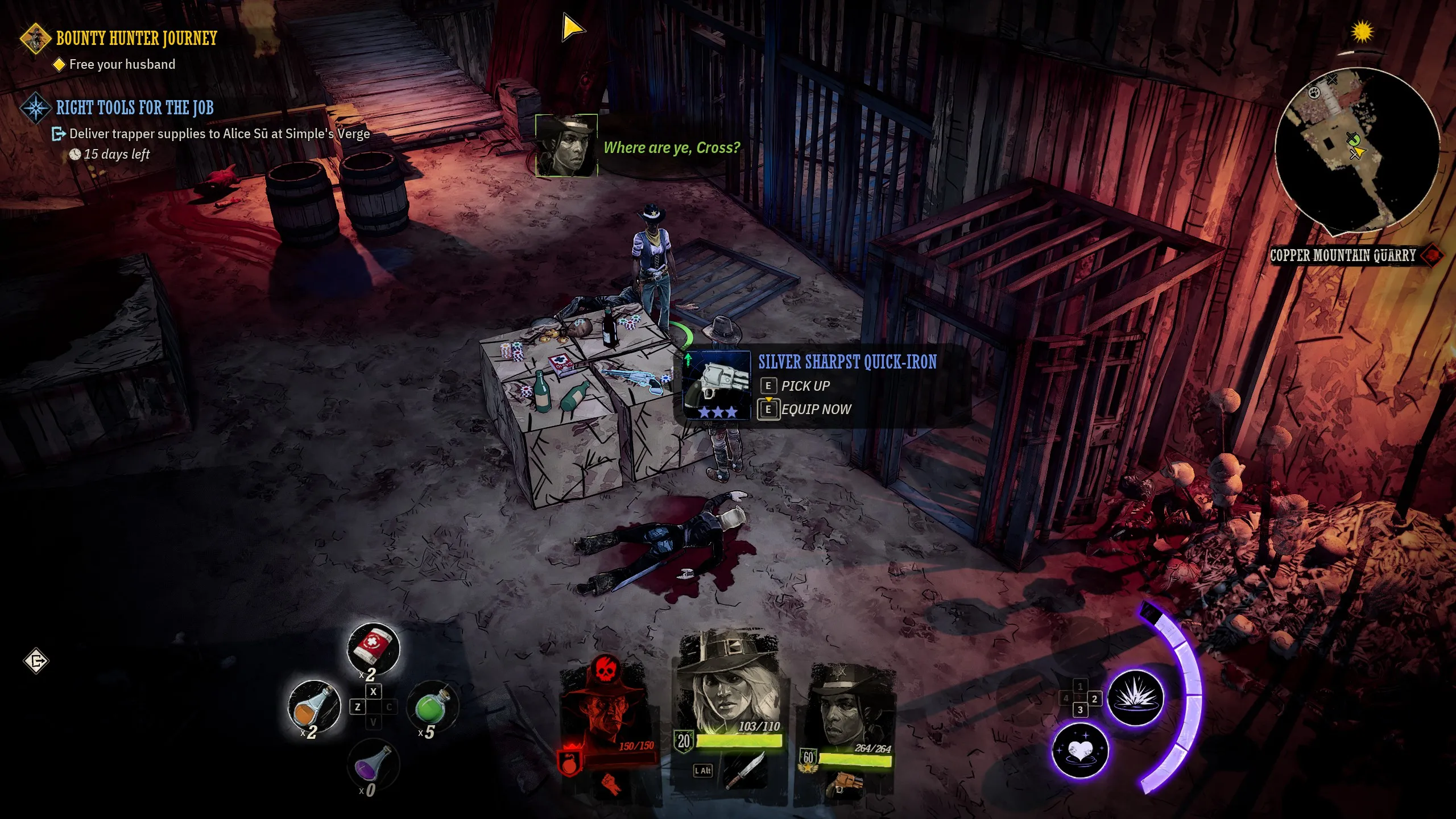The height and width of the screenshot is (819, 1456).
Task: Click the Copper Mountain Quarry location label
Action: point(1343,255)
